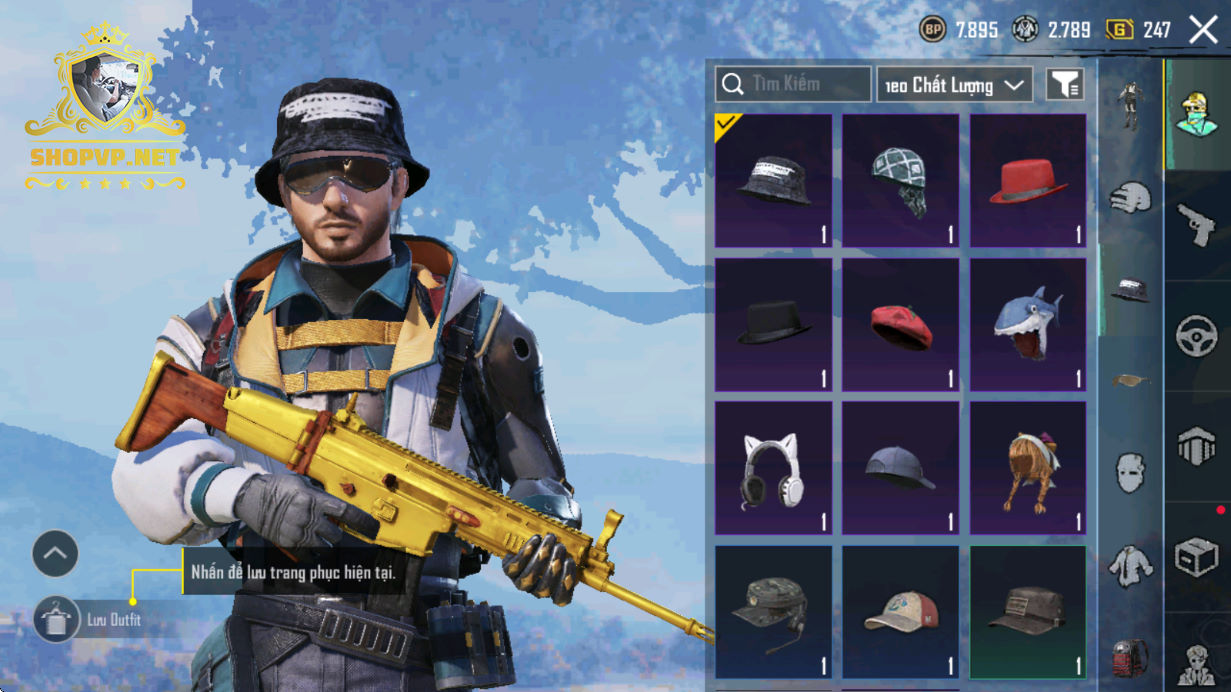Select the camo cap with headset
Viewport: 1231px width, 692px height.
pos(773,611)
